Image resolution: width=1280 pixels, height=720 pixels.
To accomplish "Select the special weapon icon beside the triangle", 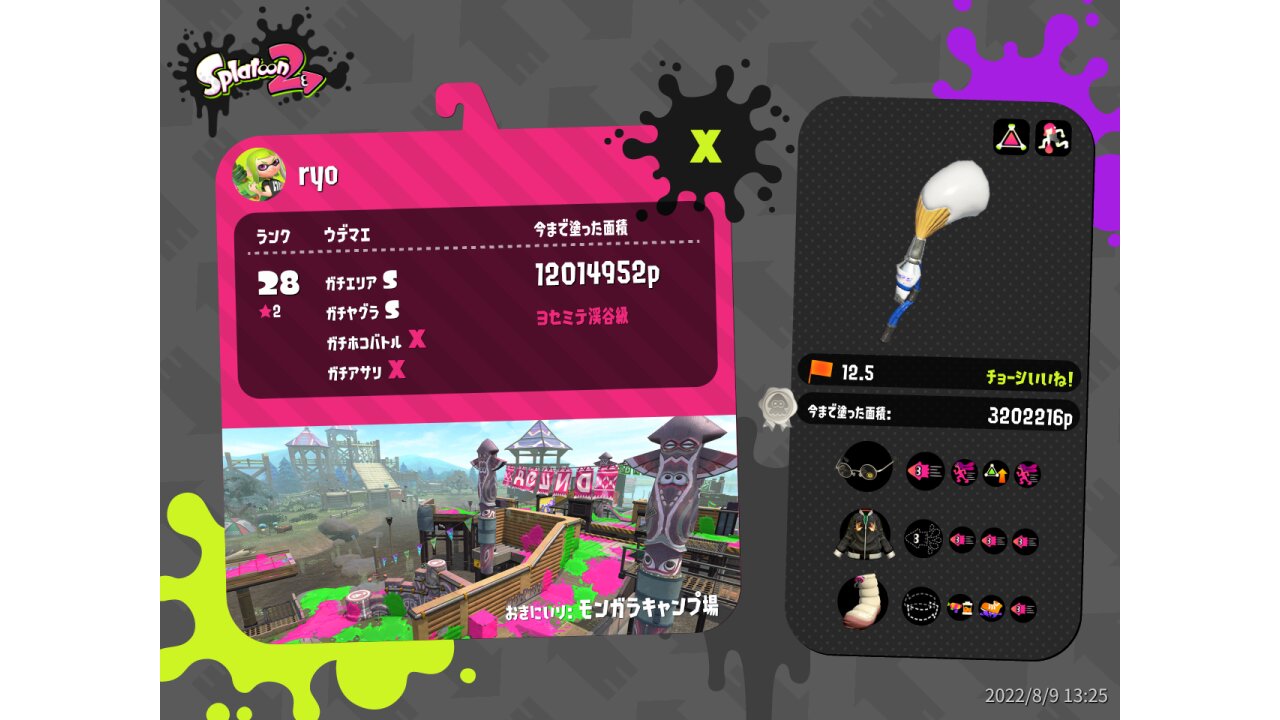I will coord(1053,137).
